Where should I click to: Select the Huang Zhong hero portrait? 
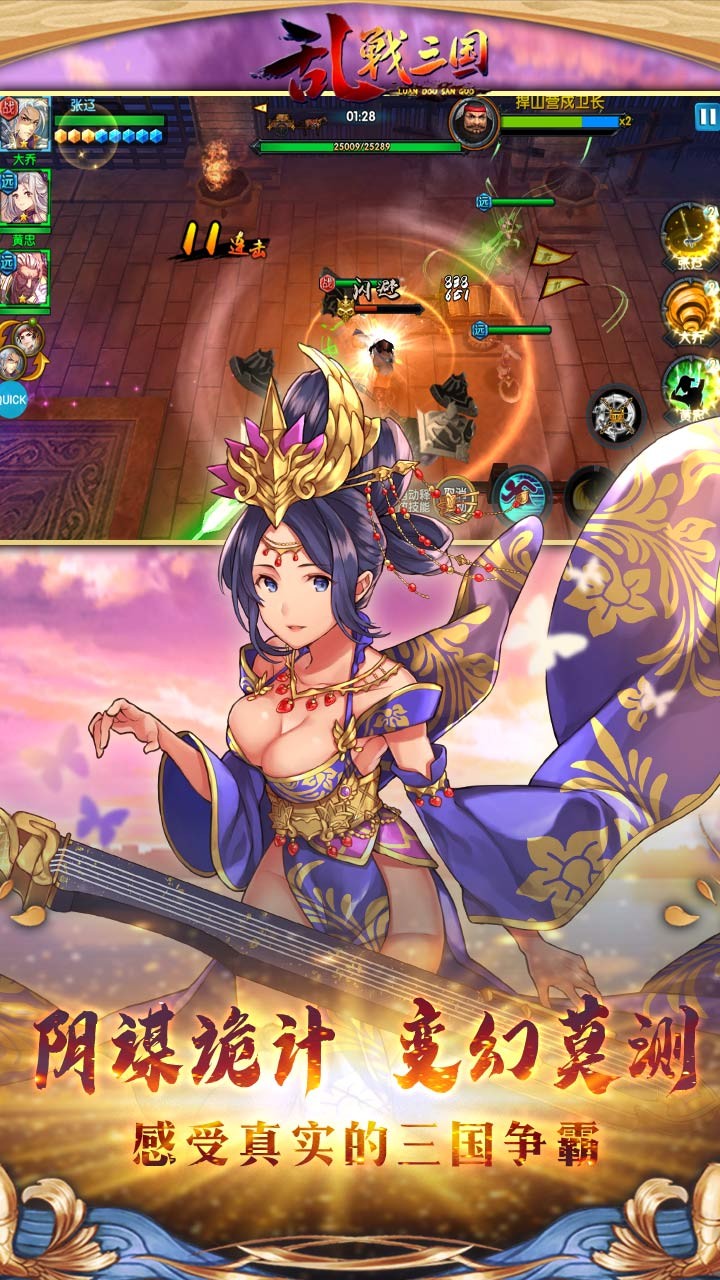[x=25, y=278]
